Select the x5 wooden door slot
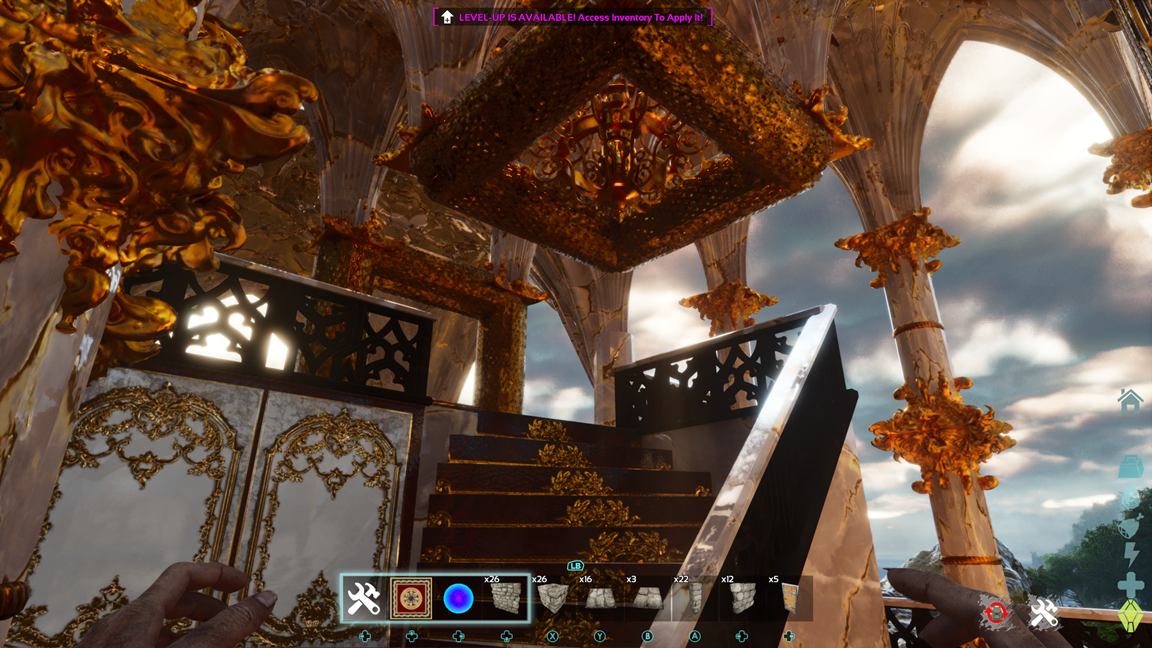The width and height of the screenshot is (1152, 648). (789, 599)
